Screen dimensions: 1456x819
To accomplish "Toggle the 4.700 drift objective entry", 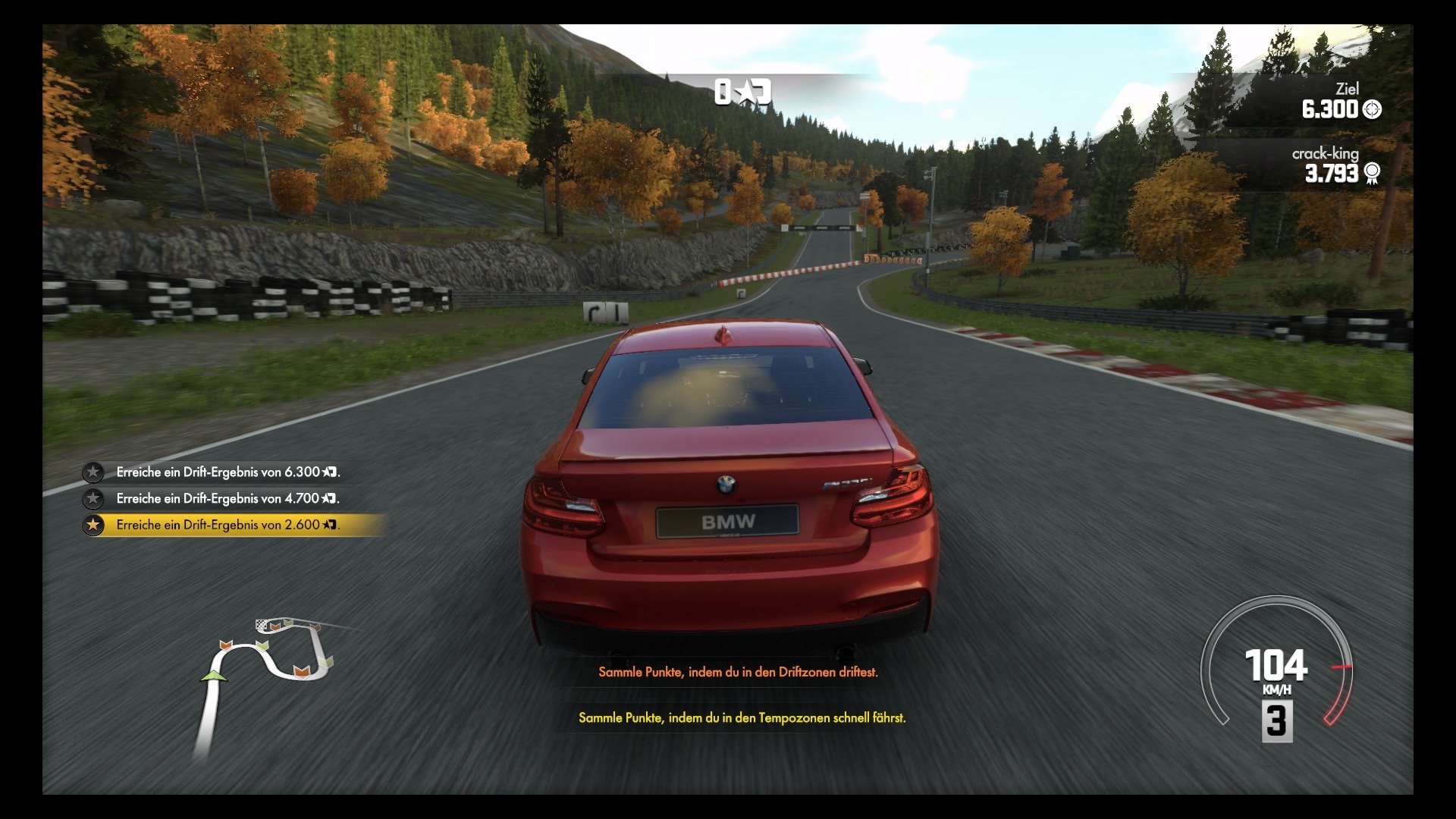I will click(227, 499).
